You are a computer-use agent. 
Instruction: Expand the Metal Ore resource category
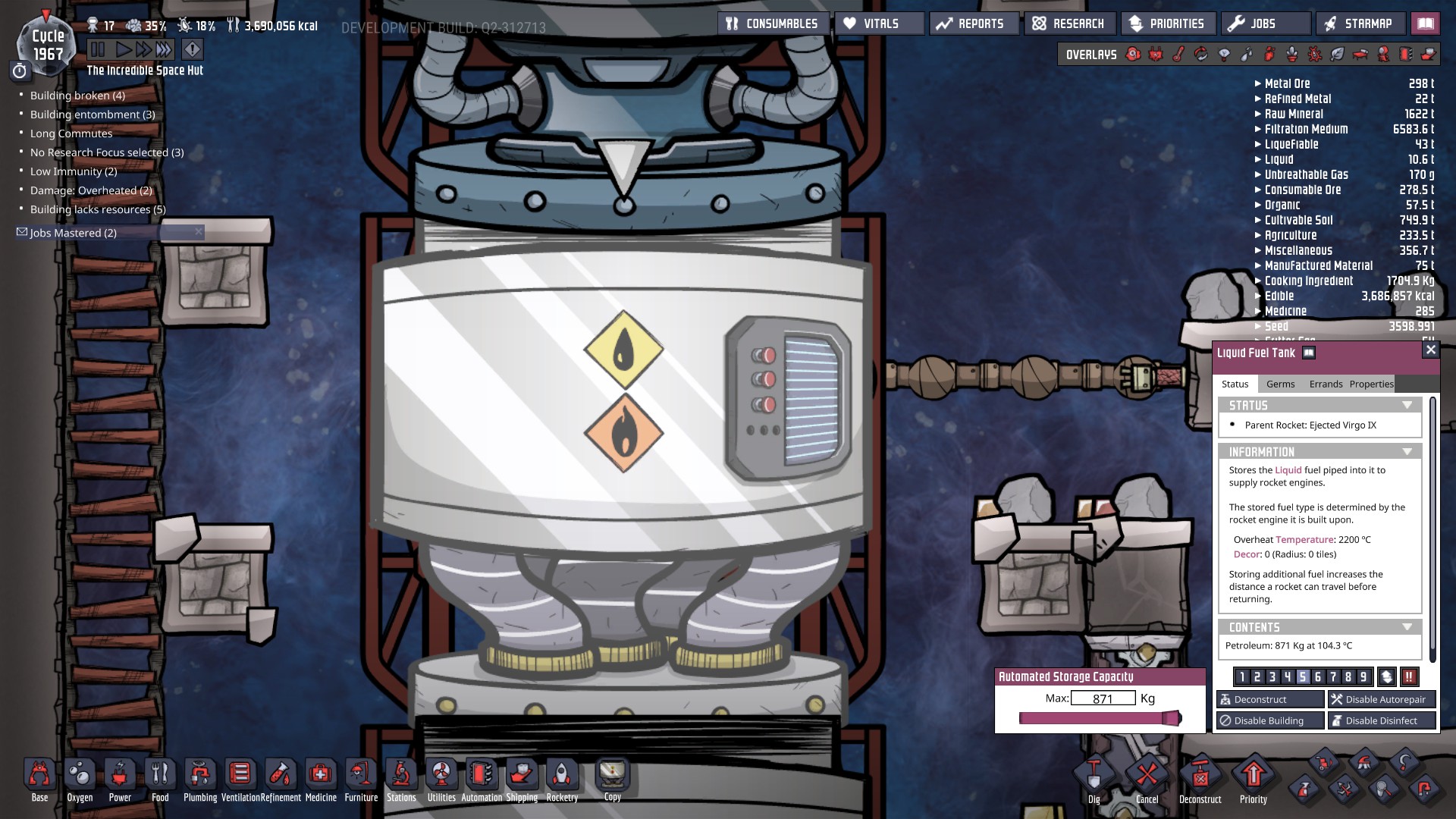click(1258, 83)
